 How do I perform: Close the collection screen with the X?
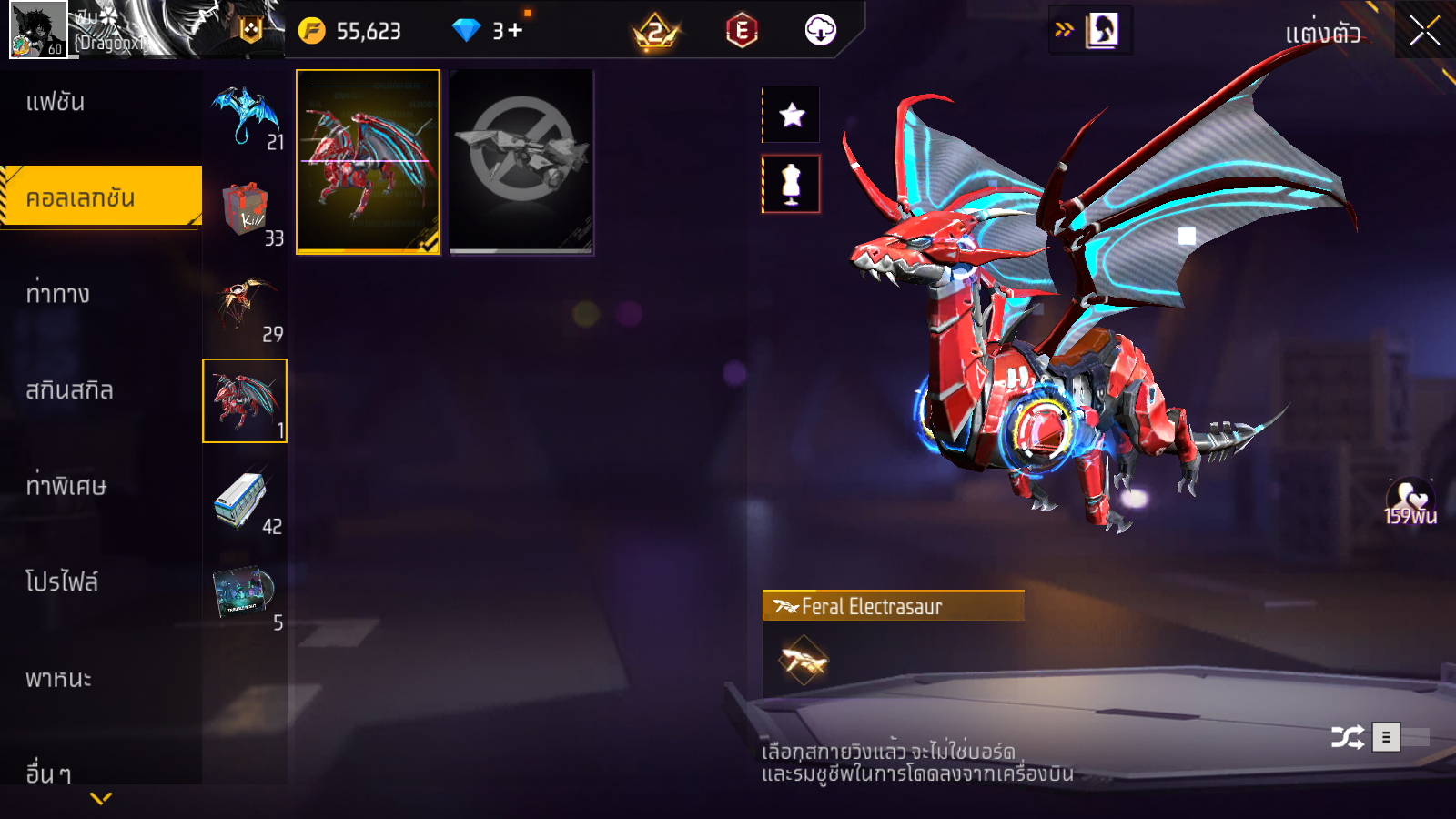click(1424, 31)
